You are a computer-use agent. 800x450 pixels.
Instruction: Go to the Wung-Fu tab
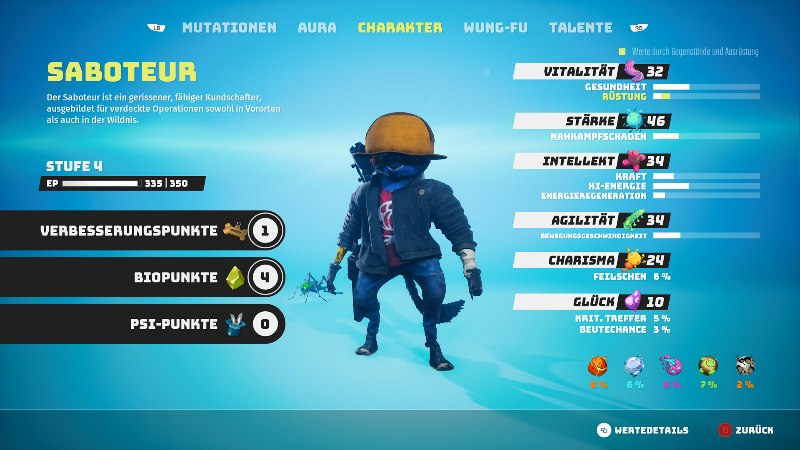coord(495,28)
